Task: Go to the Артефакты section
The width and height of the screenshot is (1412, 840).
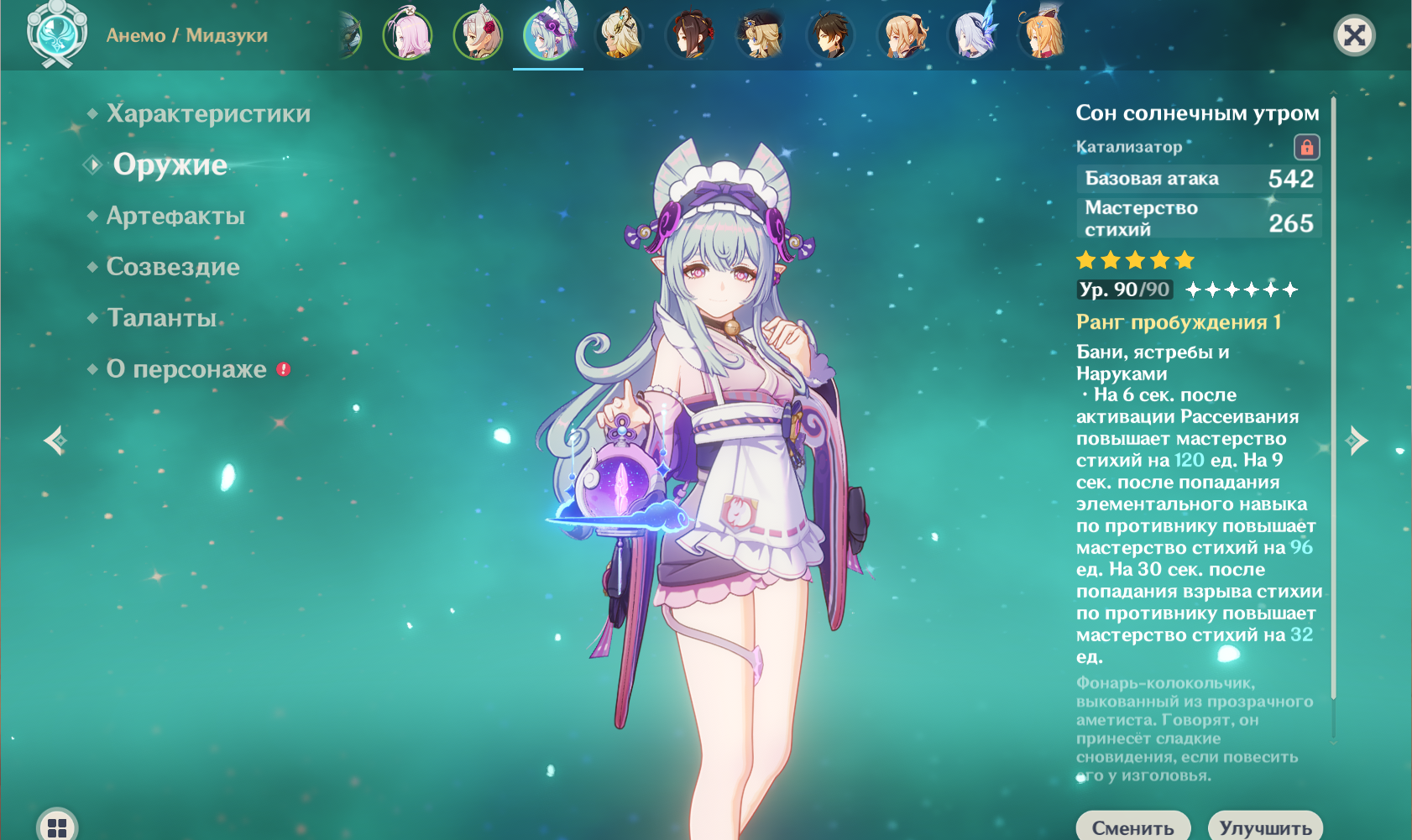Action: coord(175,216)
